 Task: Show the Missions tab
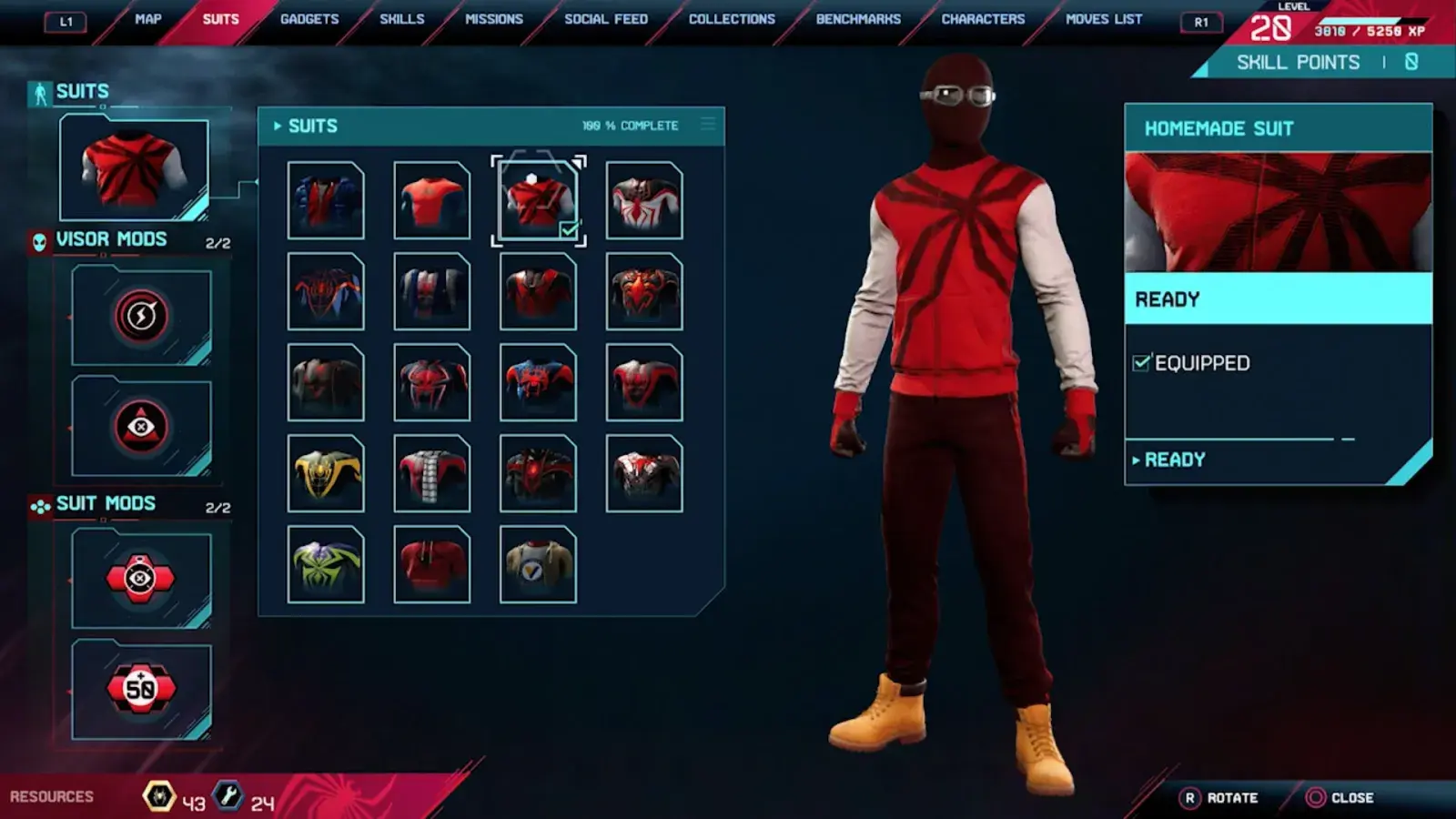[x=494, y=19]
